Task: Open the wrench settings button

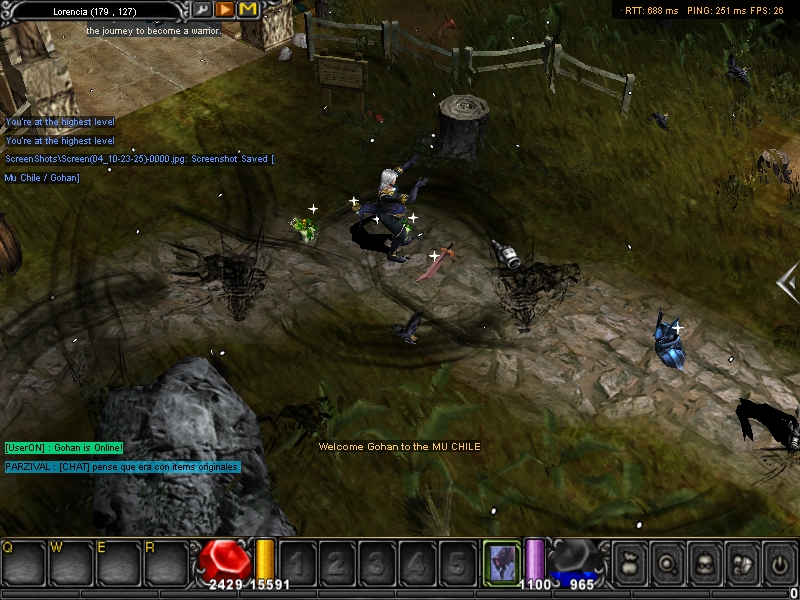Action: coord(201,9)
